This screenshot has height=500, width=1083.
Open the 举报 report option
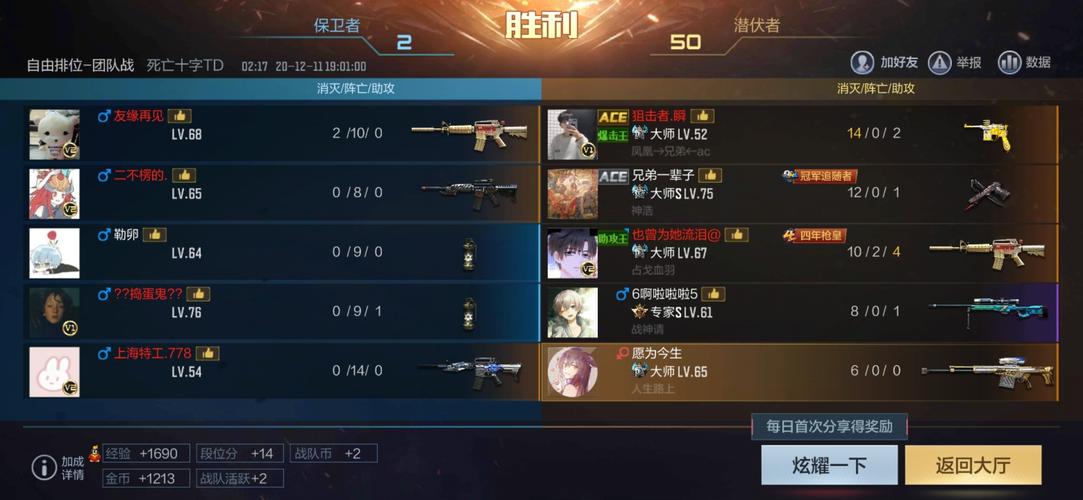tap(955, 63)
